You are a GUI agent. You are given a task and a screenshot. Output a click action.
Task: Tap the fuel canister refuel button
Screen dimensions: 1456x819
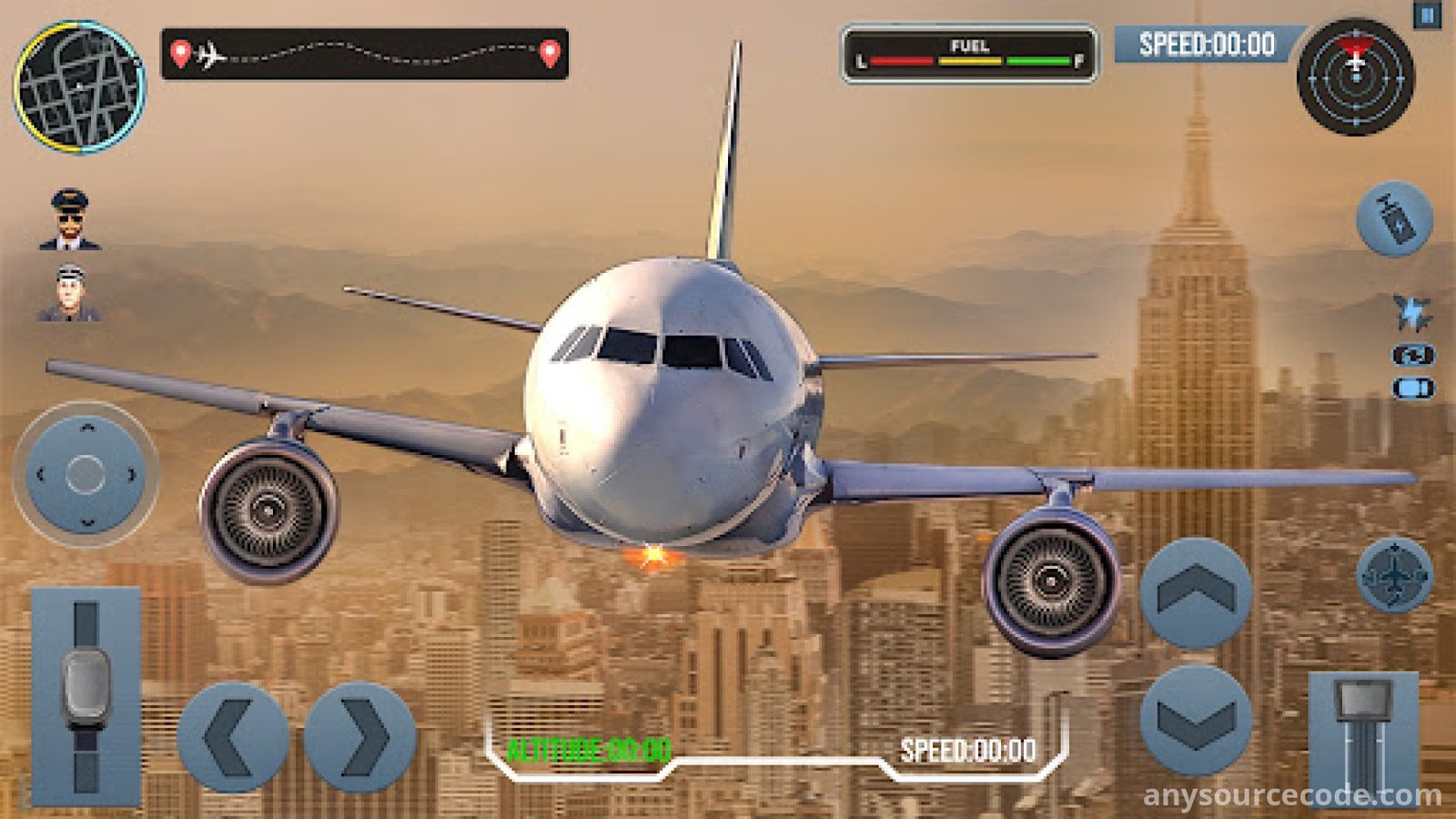coord(1393,218)
